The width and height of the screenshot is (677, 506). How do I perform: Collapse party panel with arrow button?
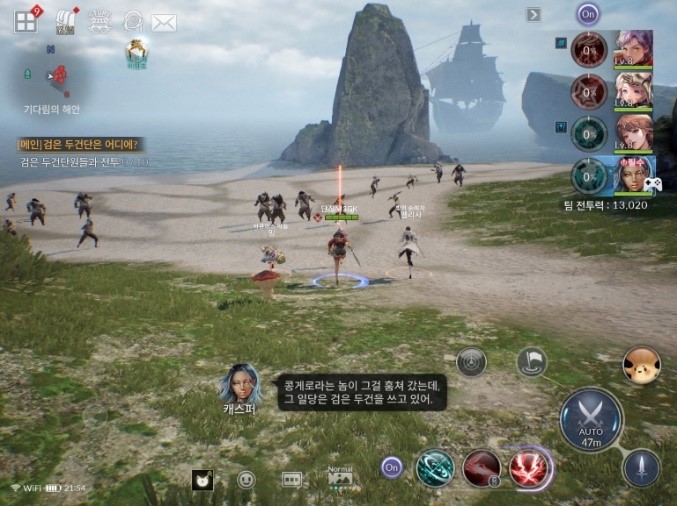(x=534, y=14)
